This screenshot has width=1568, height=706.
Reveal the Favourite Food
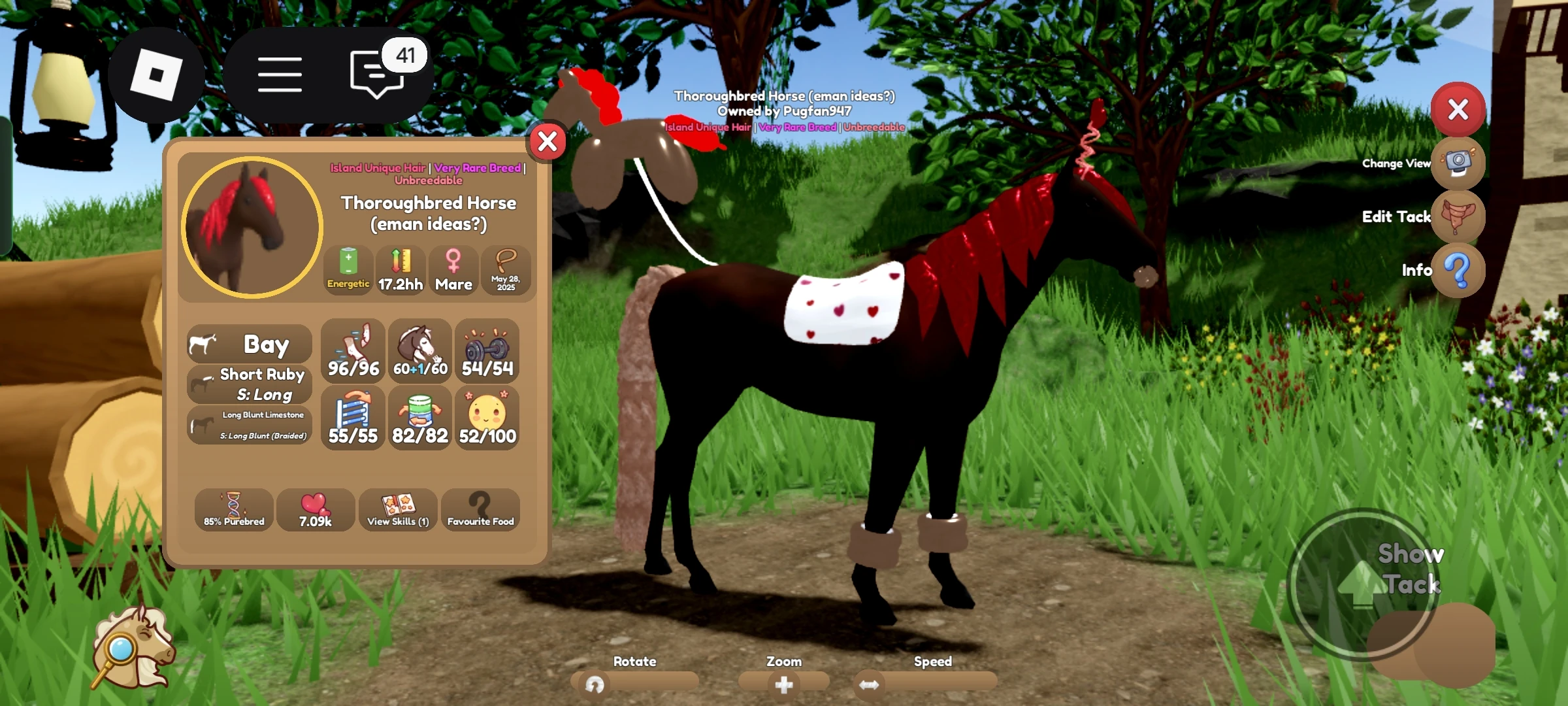point(480,510)
